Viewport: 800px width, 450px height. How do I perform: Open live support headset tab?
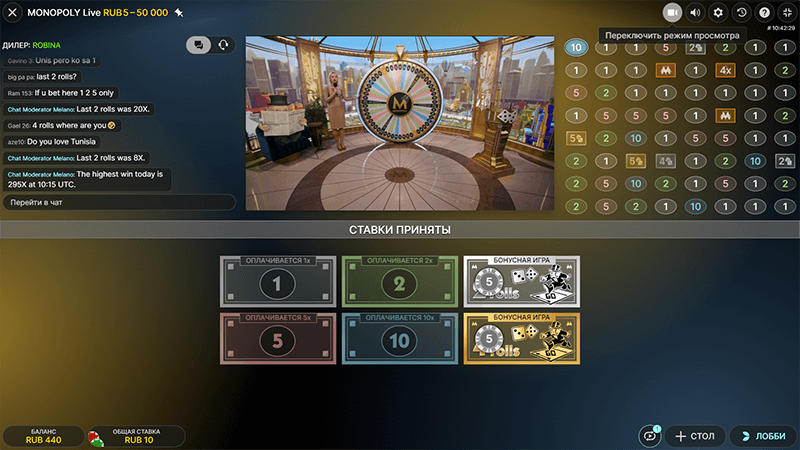[222, 45]
